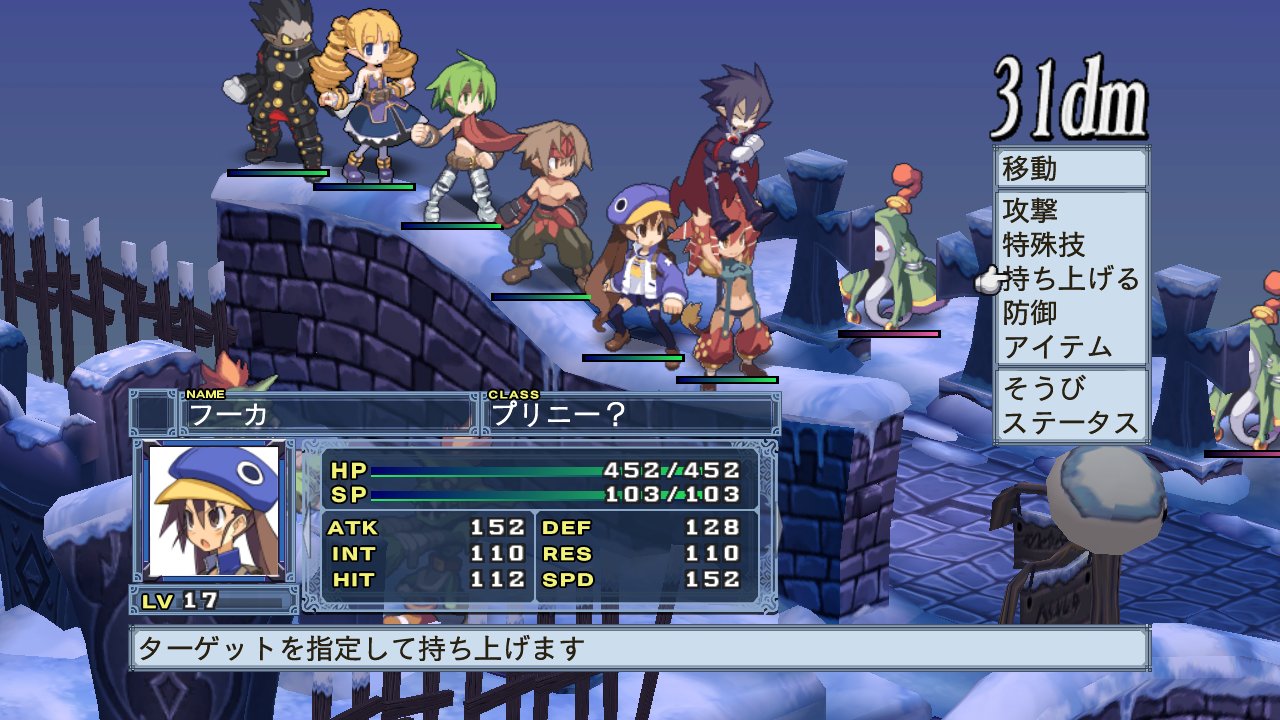The image size is (1280, 720).
Task: Show the ステータス (Status) screen
Action: pyautogui.click(x=1070, y=422)
